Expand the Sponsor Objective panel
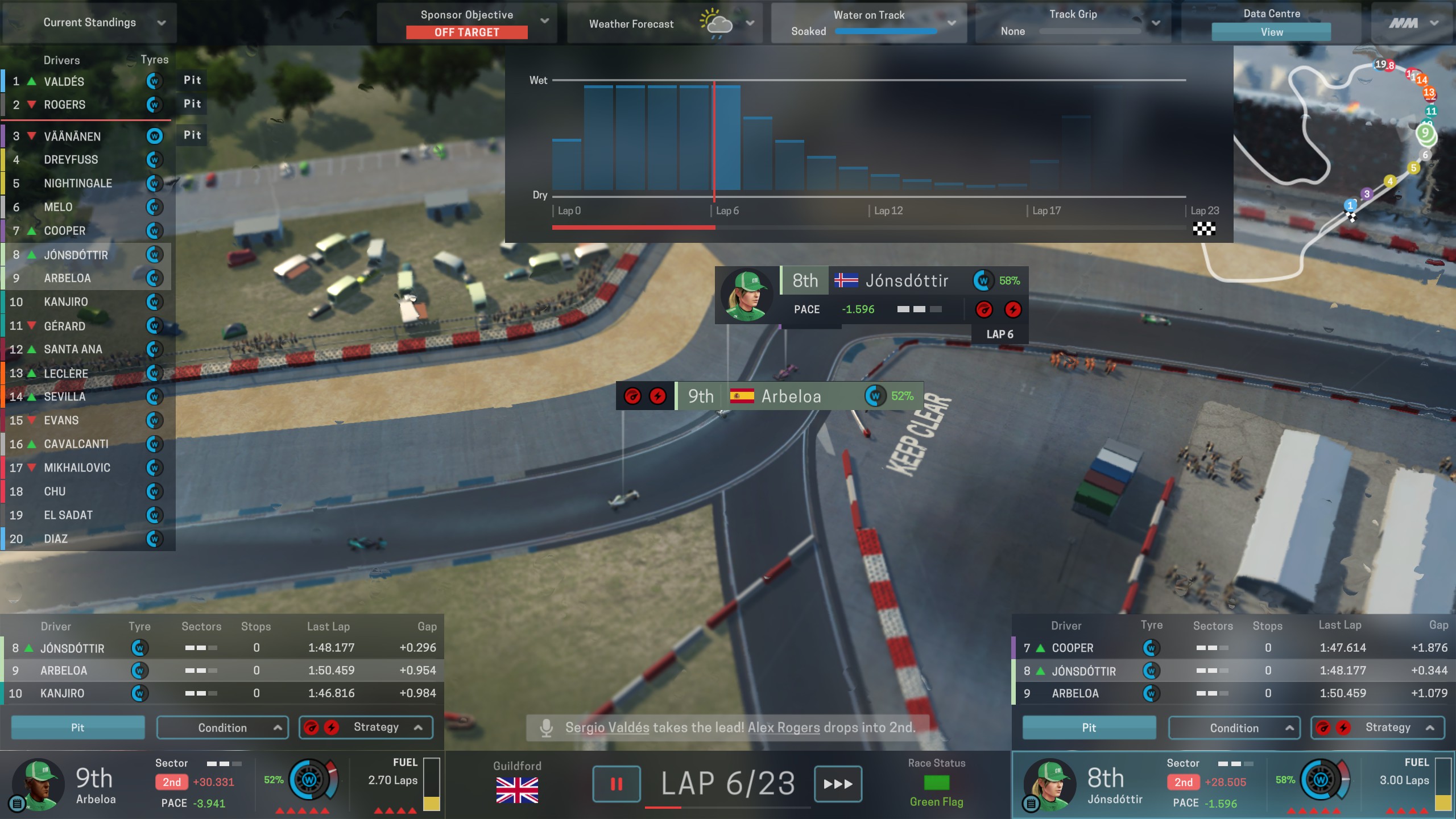 [544, 22]
